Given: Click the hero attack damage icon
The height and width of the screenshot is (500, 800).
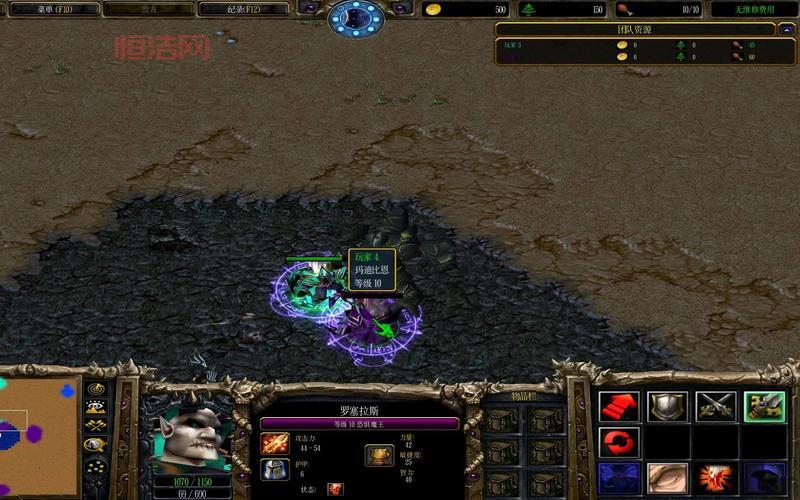Looking at the screenshot, I should [275, 443].
